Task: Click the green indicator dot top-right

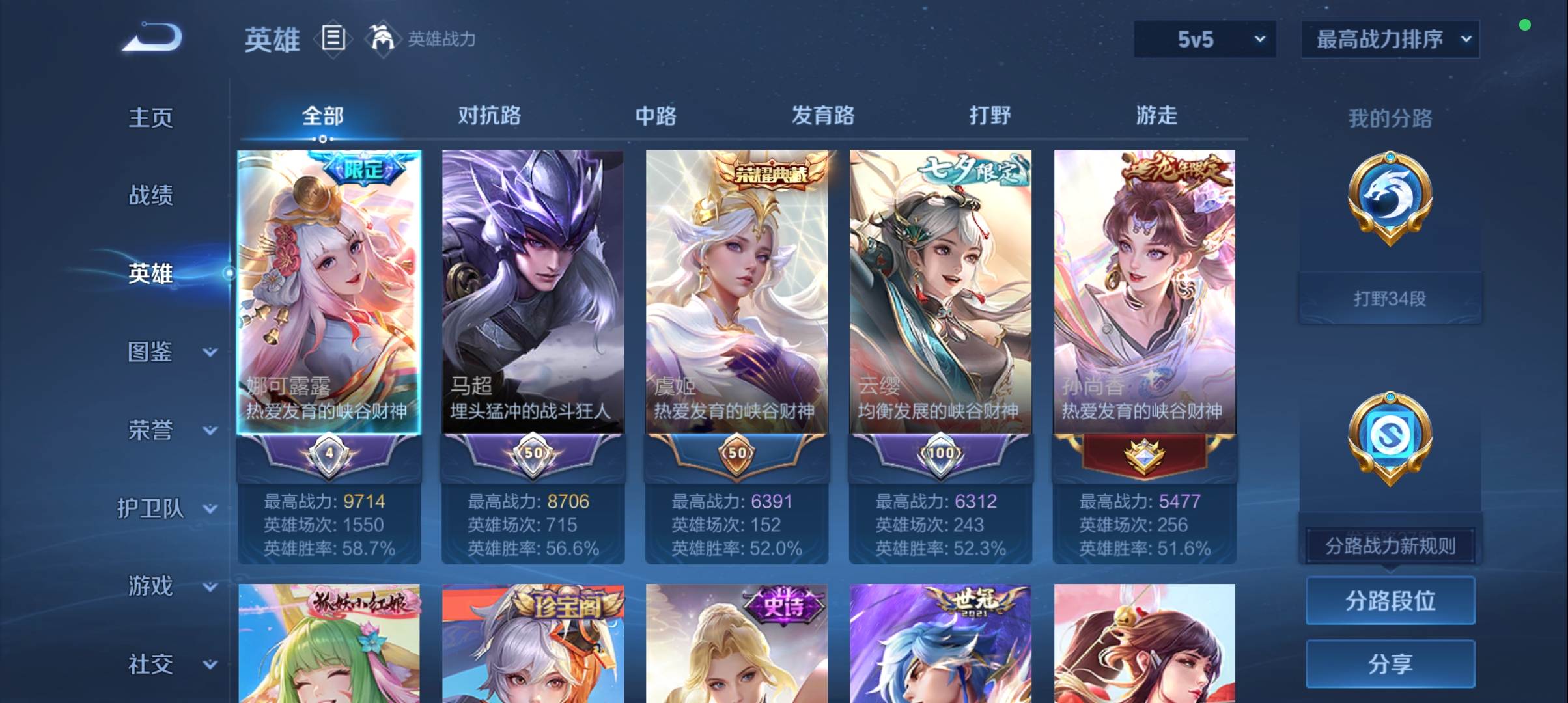Action: click(1526, 25)
